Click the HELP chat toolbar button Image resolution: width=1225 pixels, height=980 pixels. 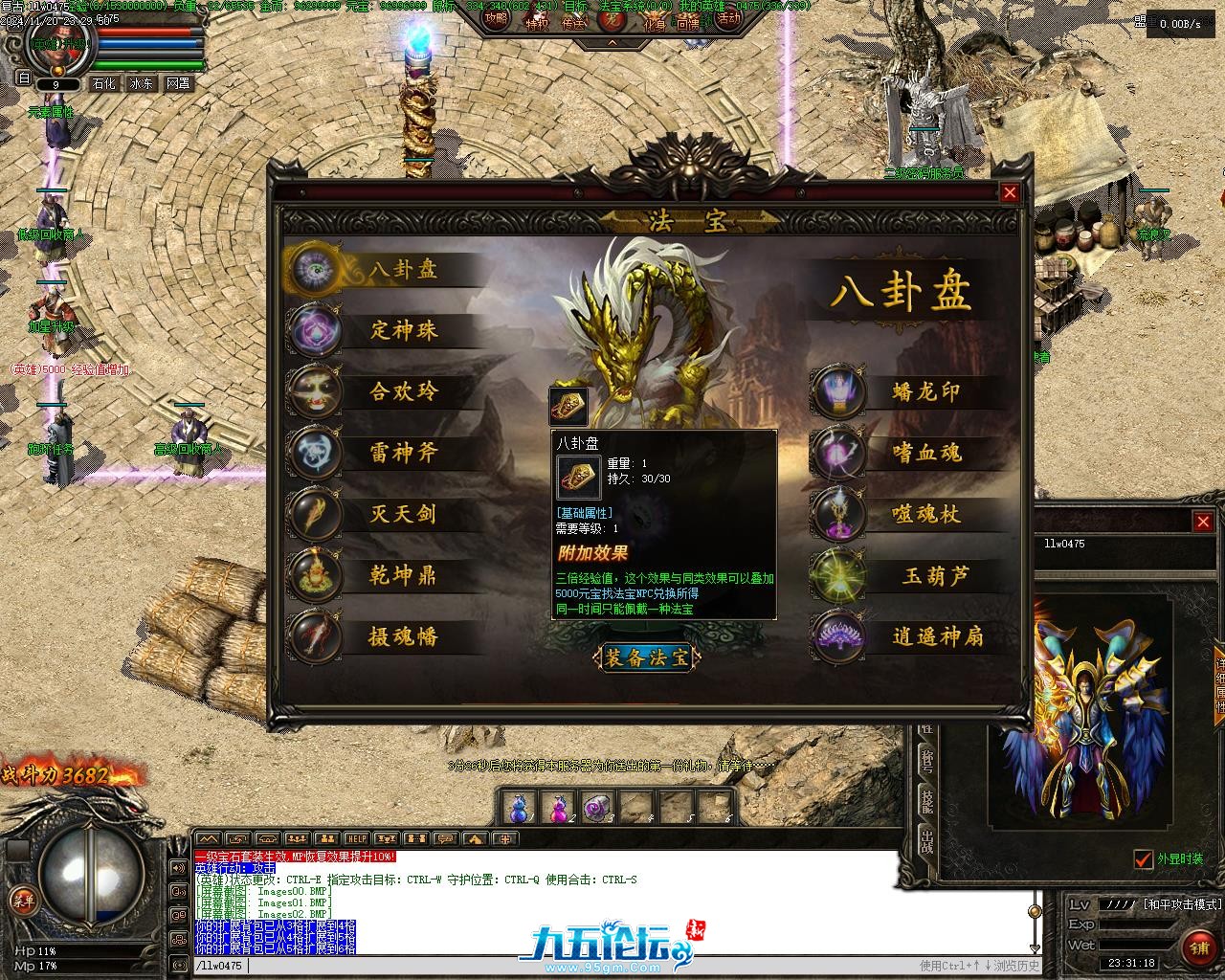(357, 839)
